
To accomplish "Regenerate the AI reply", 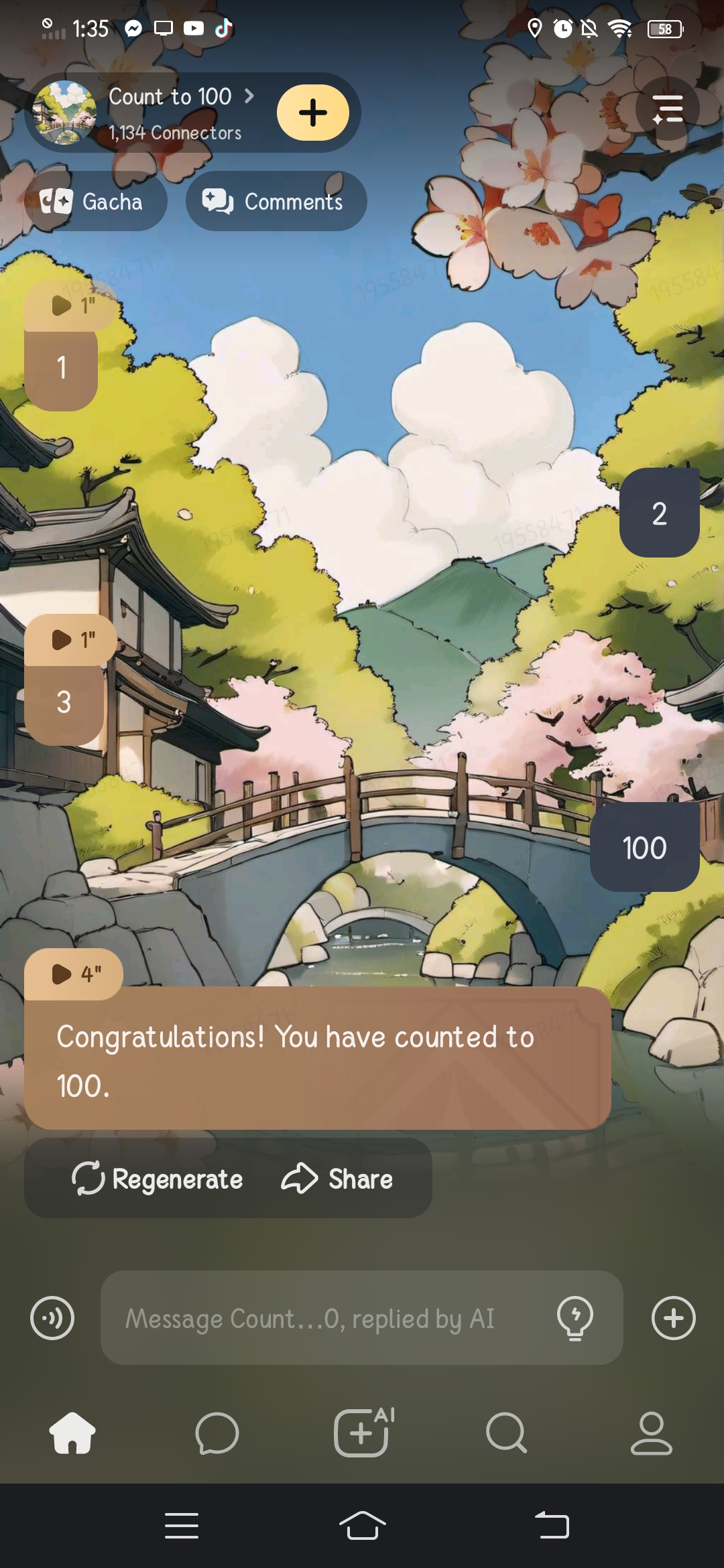I will point(158,1179).
